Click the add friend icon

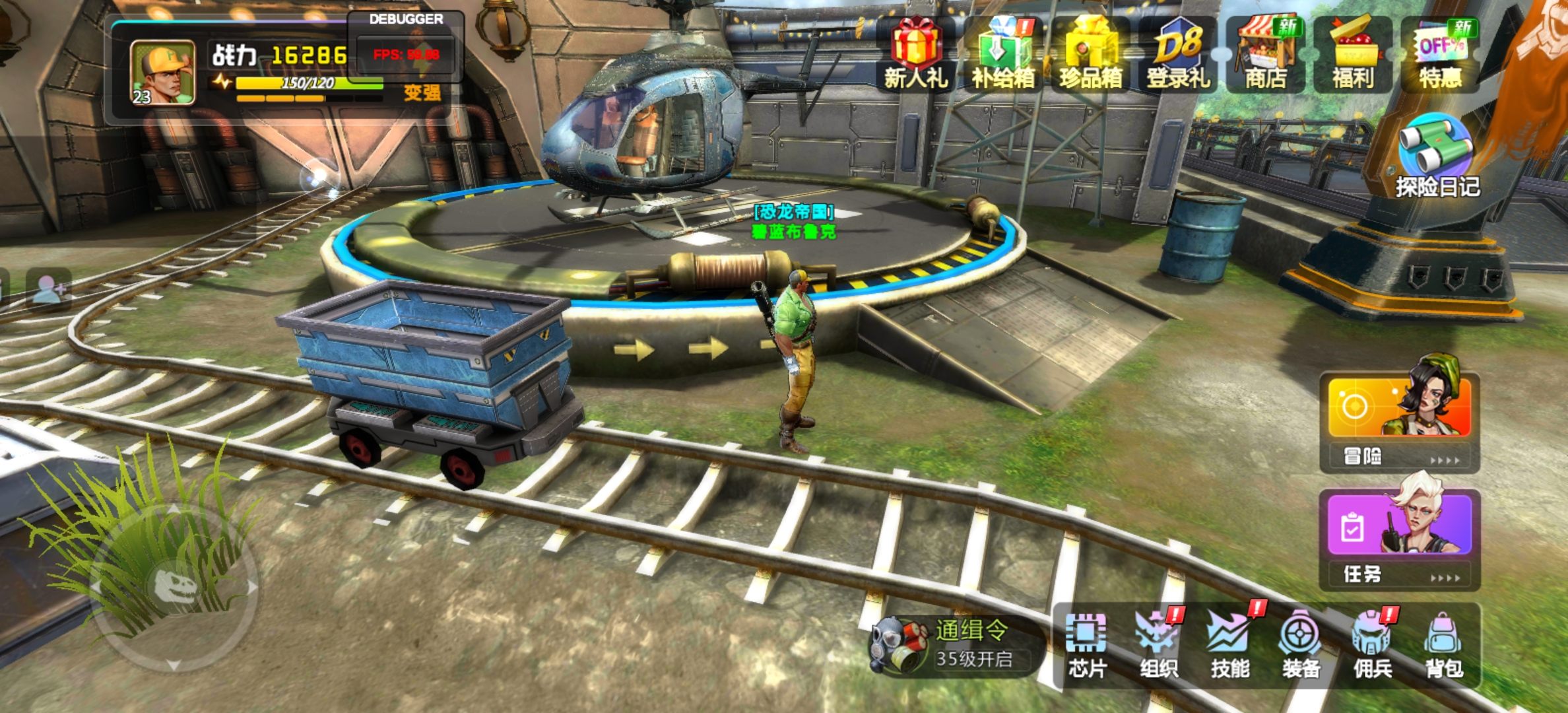pyautogui.click(x=49, y=289)
